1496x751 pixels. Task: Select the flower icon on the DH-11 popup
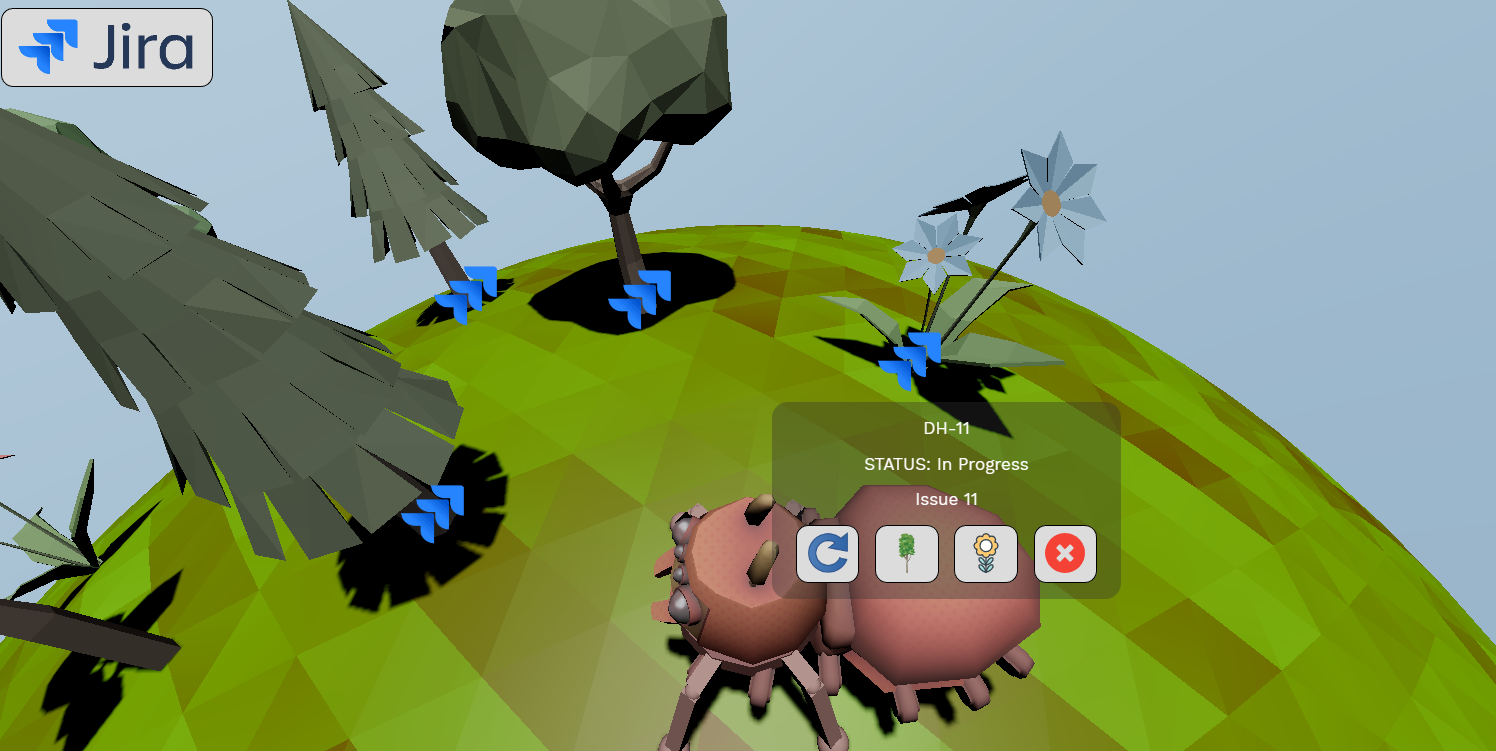986,555
